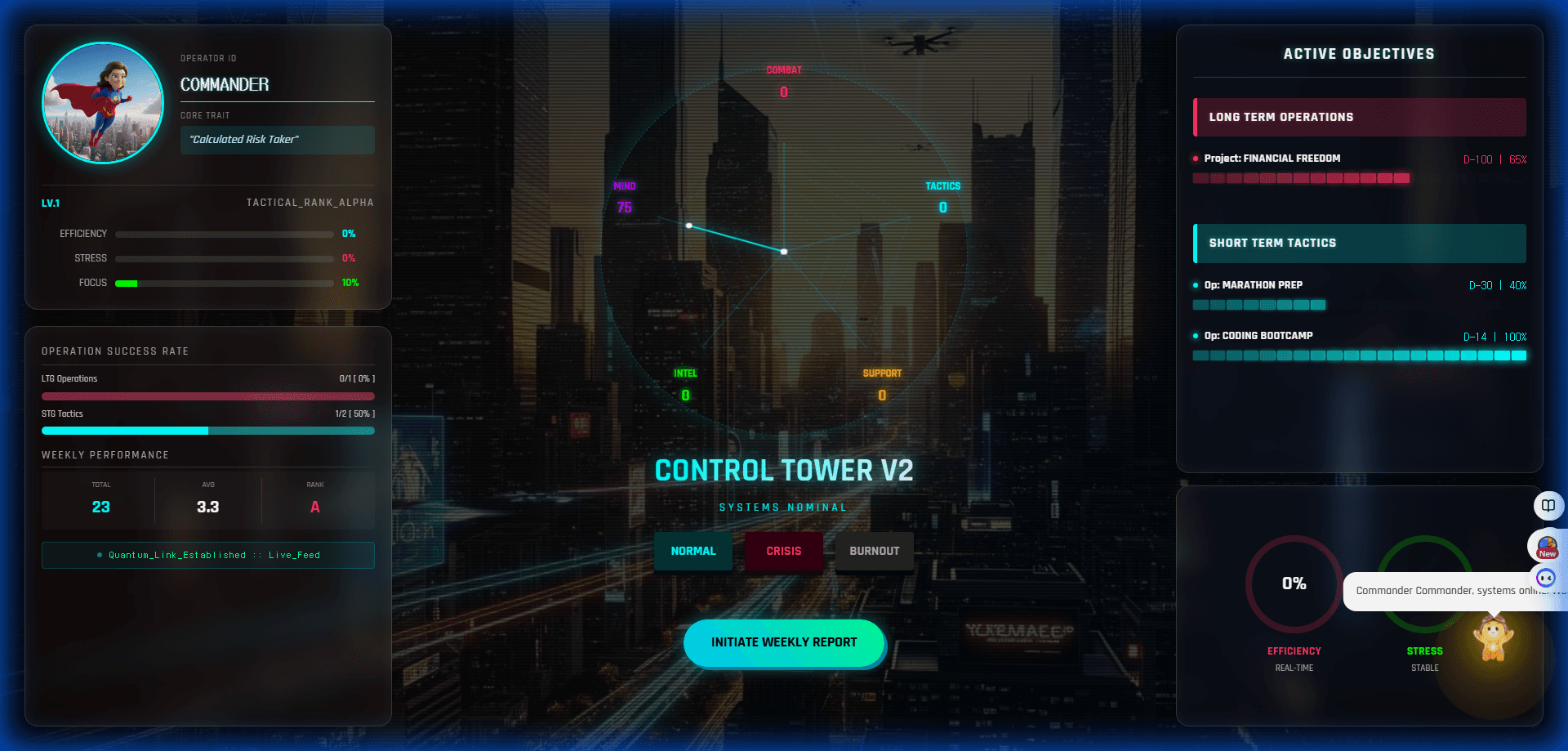Open the book icon side button

pyautogui.click(x=1548, y=506)
